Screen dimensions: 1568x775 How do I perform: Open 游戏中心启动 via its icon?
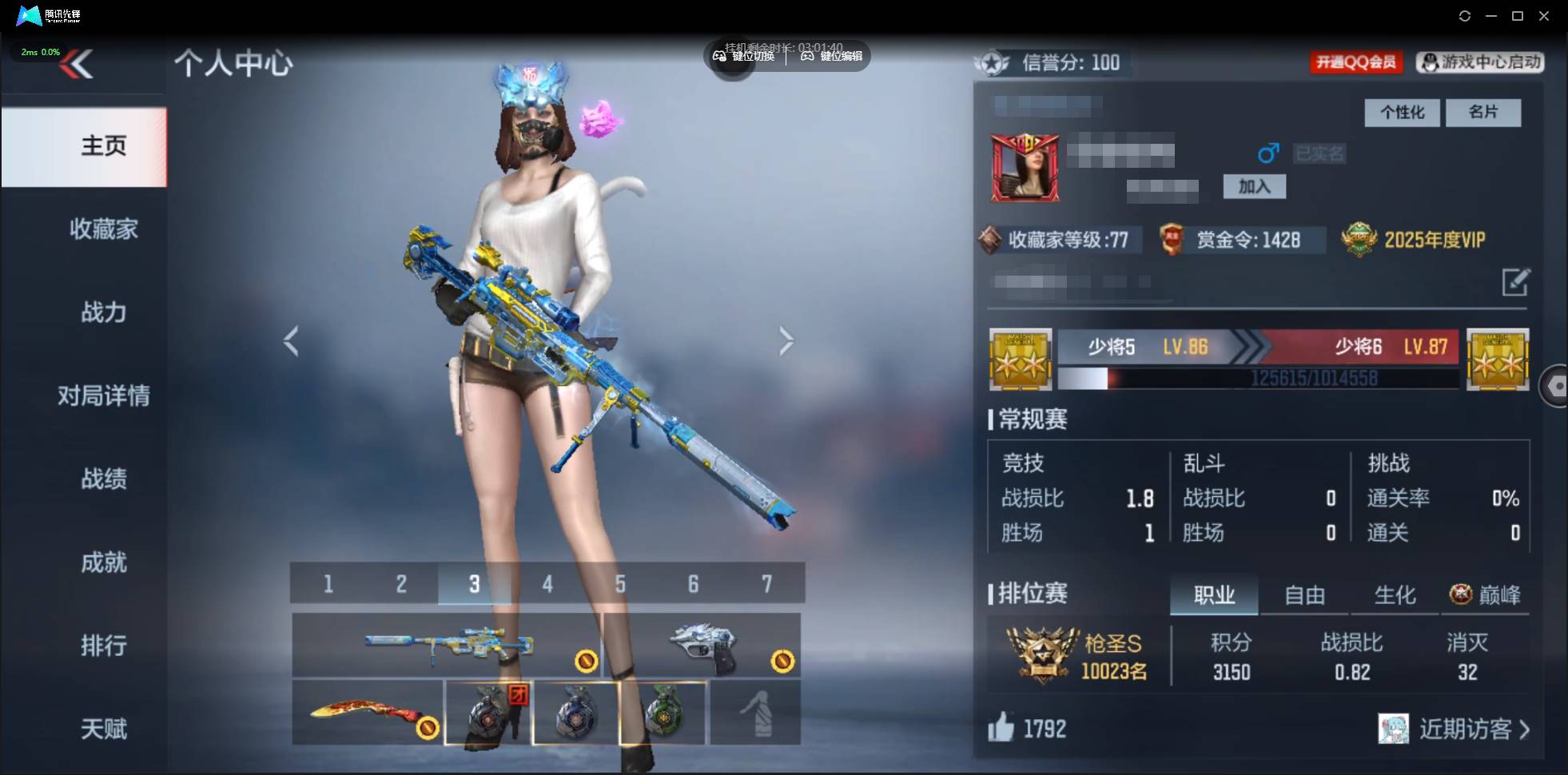(x=1430, y=63)
